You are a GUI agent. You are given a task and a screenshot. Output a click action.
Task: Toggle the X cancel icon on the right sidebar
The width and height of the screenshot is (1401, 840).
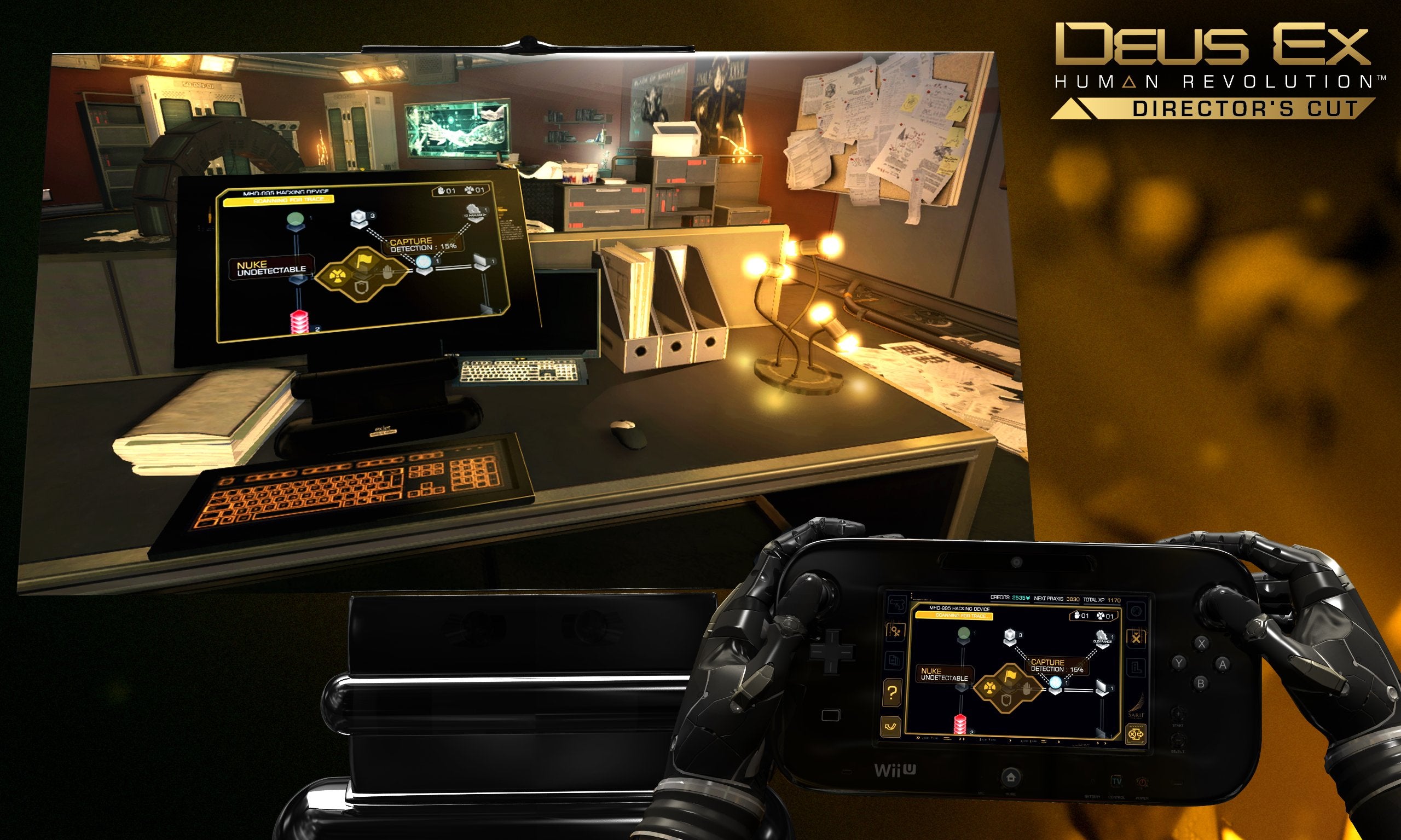pos(1136,638)
